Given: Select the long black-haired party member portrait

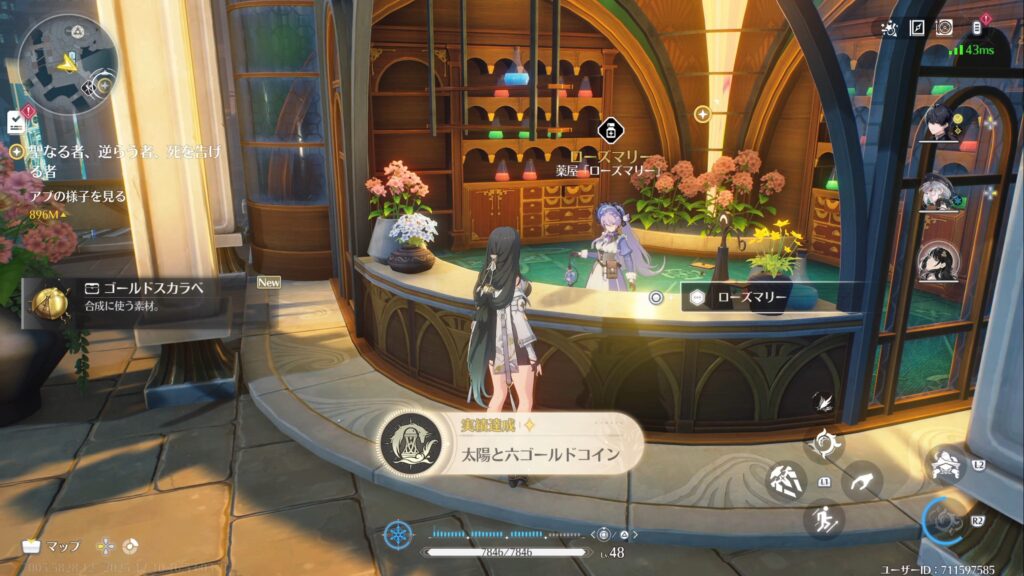Looking at the screenshot, I should coord(940,262).
